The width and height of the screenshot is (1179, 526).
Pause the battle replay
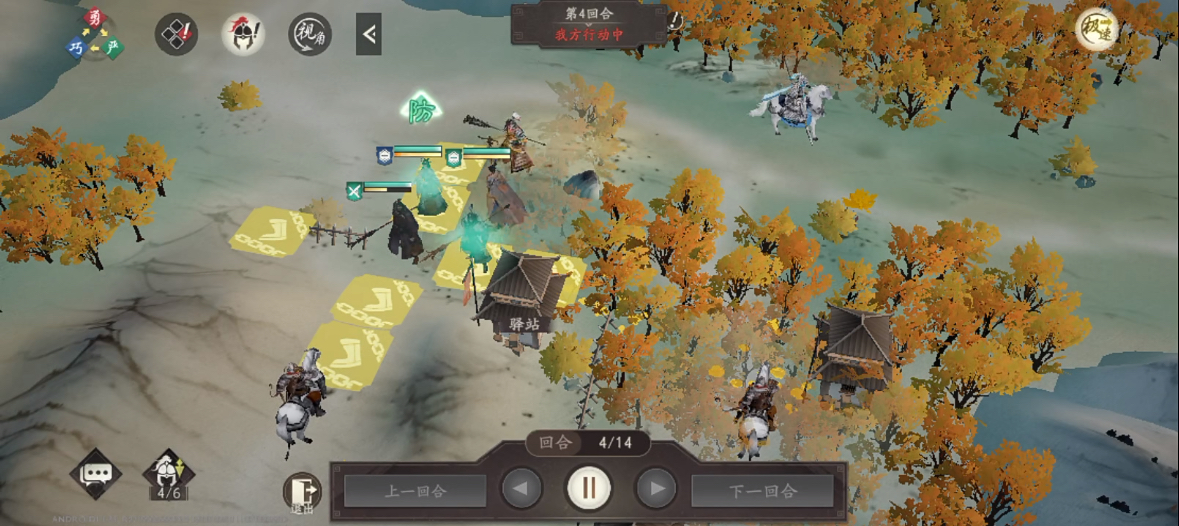point(589,489)
